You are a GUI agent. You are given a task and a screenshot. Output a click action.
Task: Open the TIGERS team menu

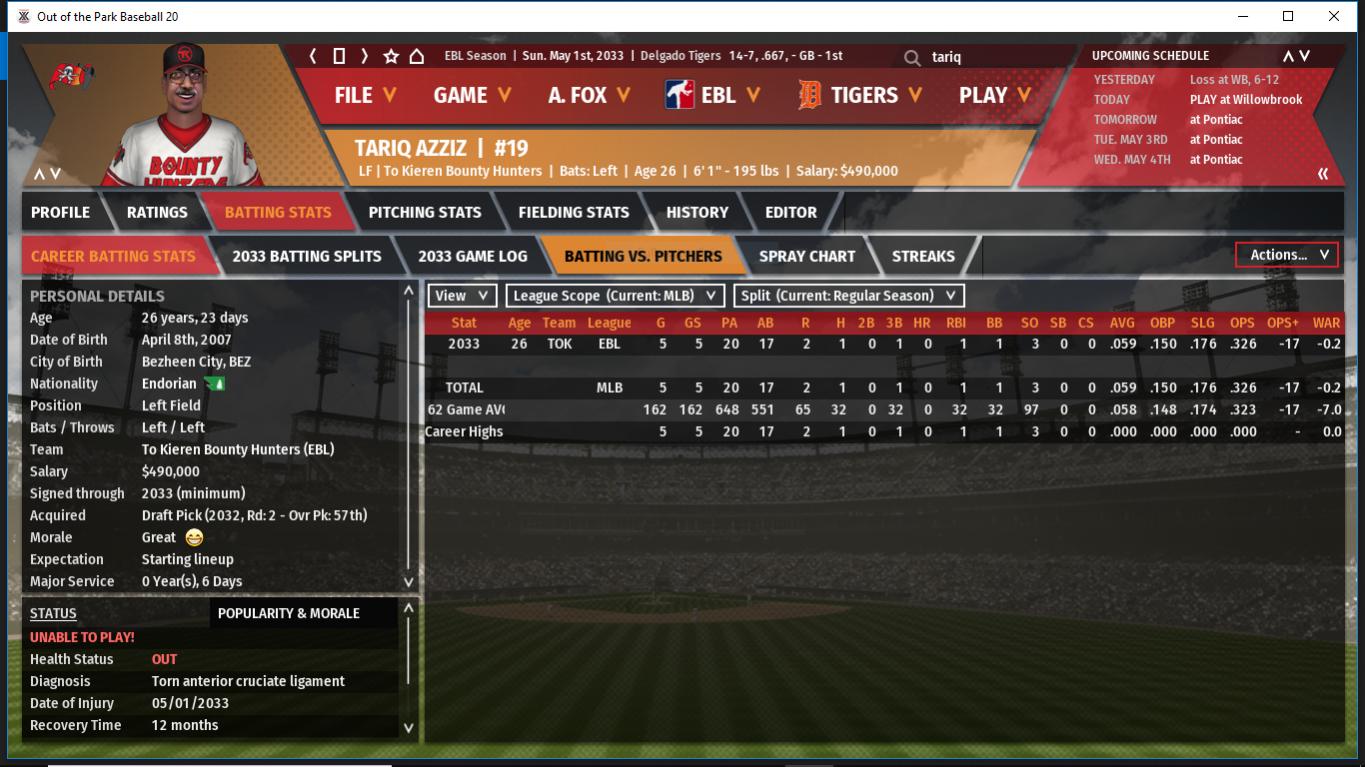tap(862, 95)
